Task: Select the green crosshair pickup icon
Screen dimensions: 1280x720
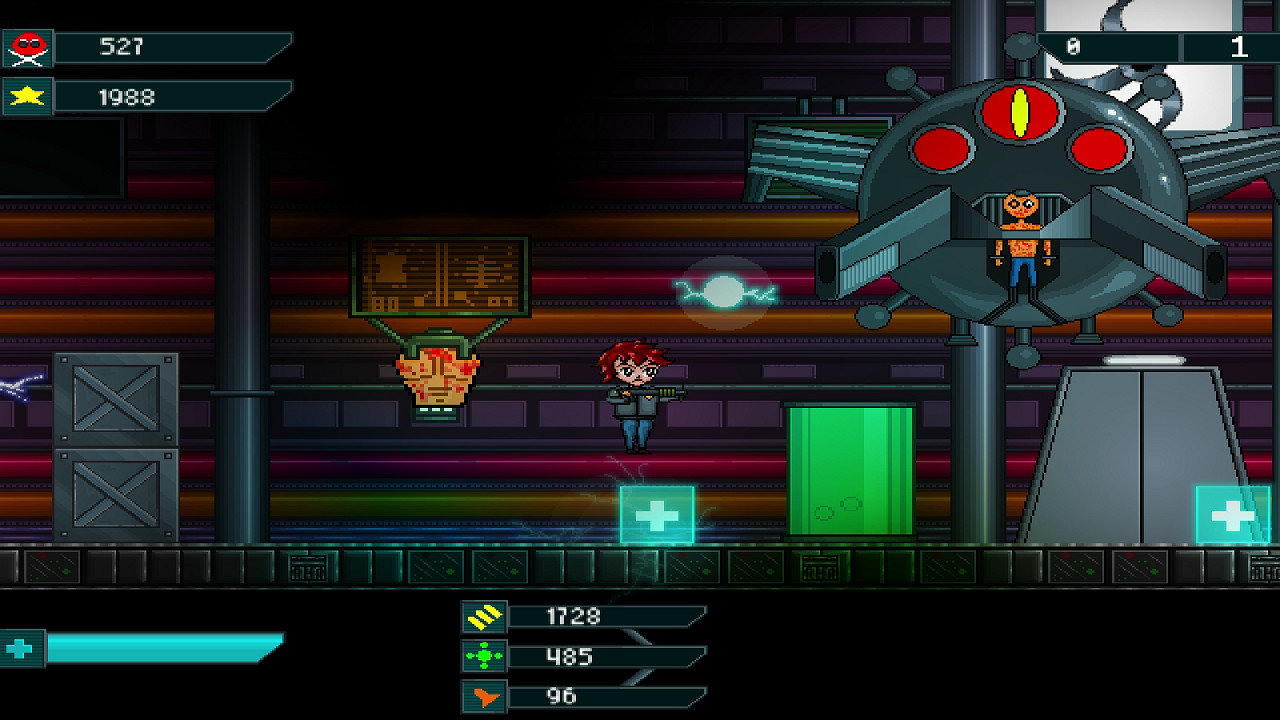Action: point(483,656)
